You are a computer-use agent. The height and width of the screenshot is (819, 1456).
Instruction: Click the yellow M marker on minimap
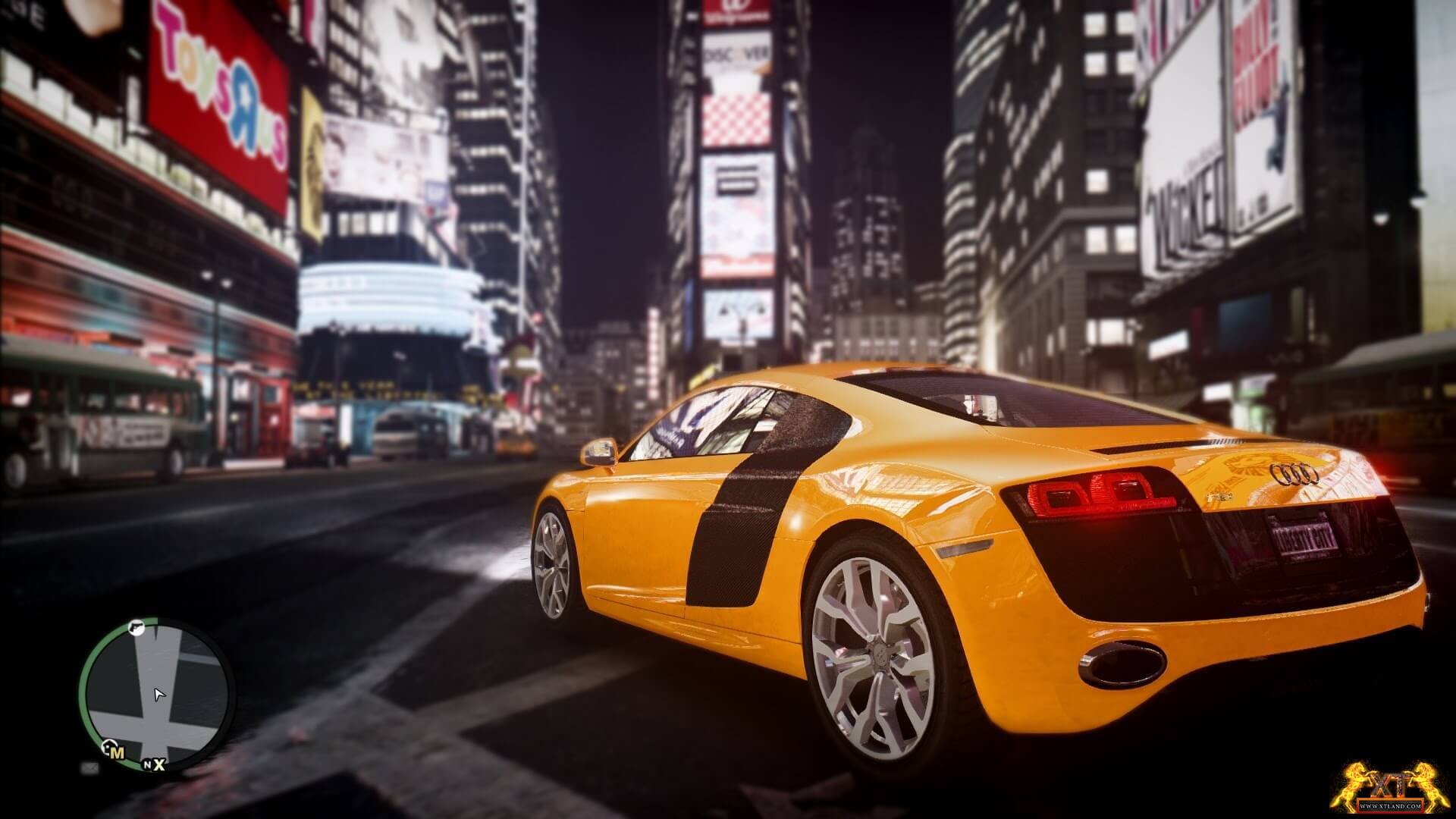116,752
